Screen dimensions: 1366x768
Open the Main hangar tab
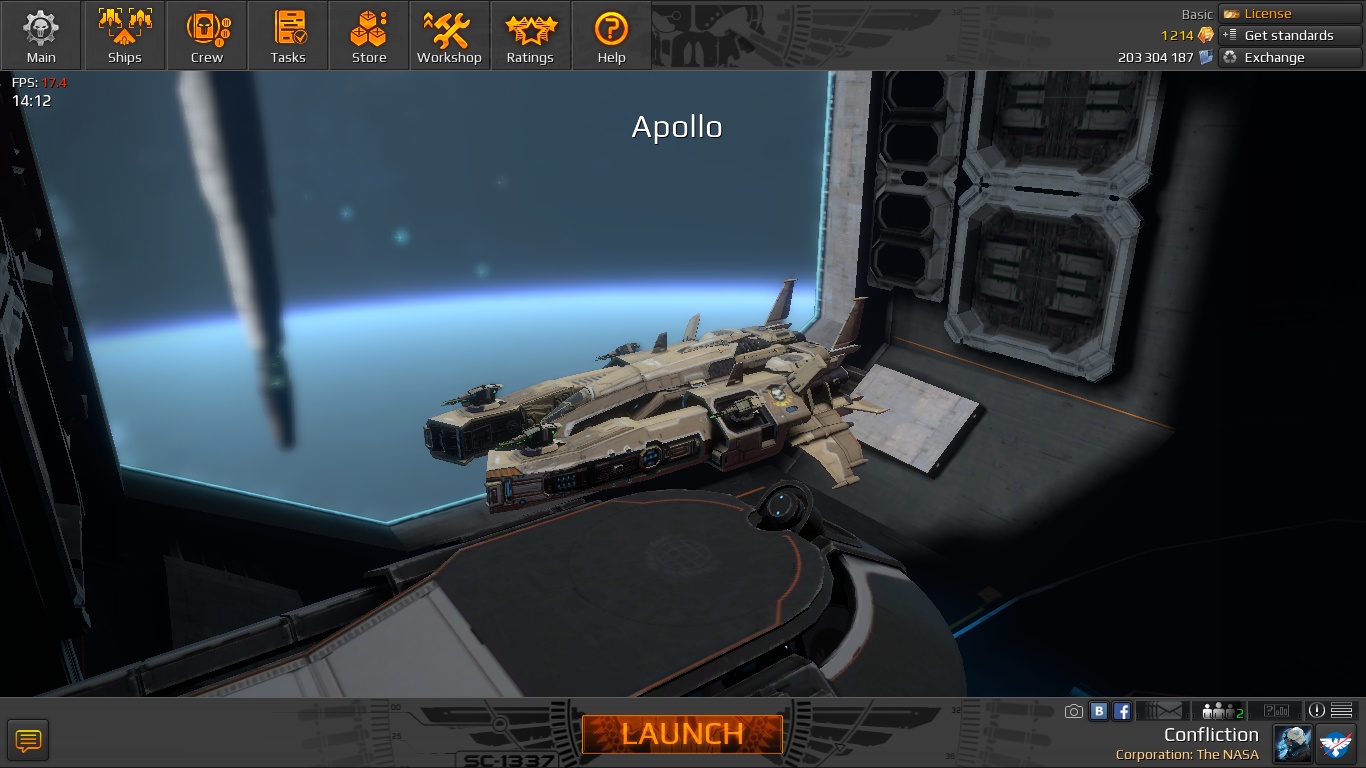point(41,36)
